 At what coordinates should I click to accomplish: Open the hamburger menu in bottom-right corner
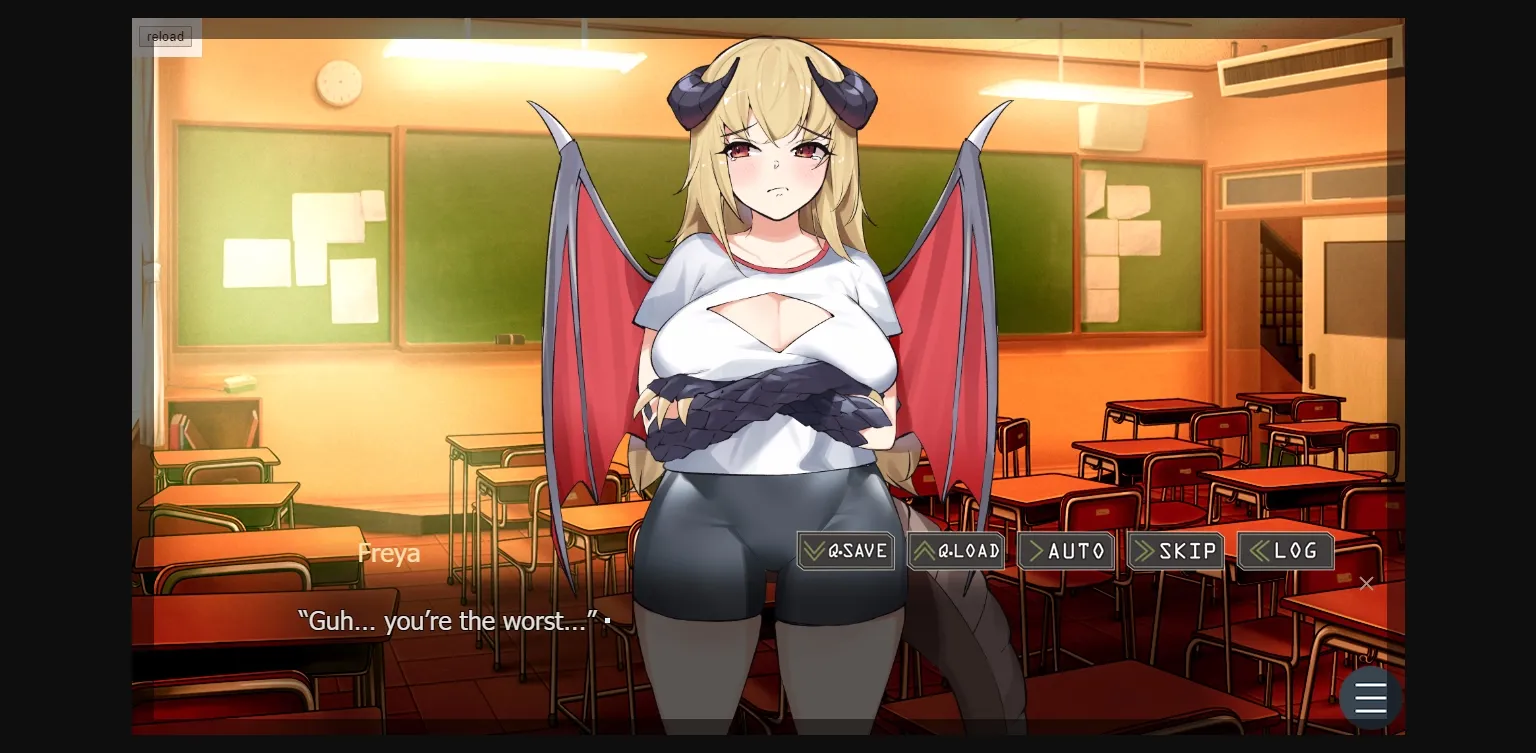click(x=1371, y=697)
